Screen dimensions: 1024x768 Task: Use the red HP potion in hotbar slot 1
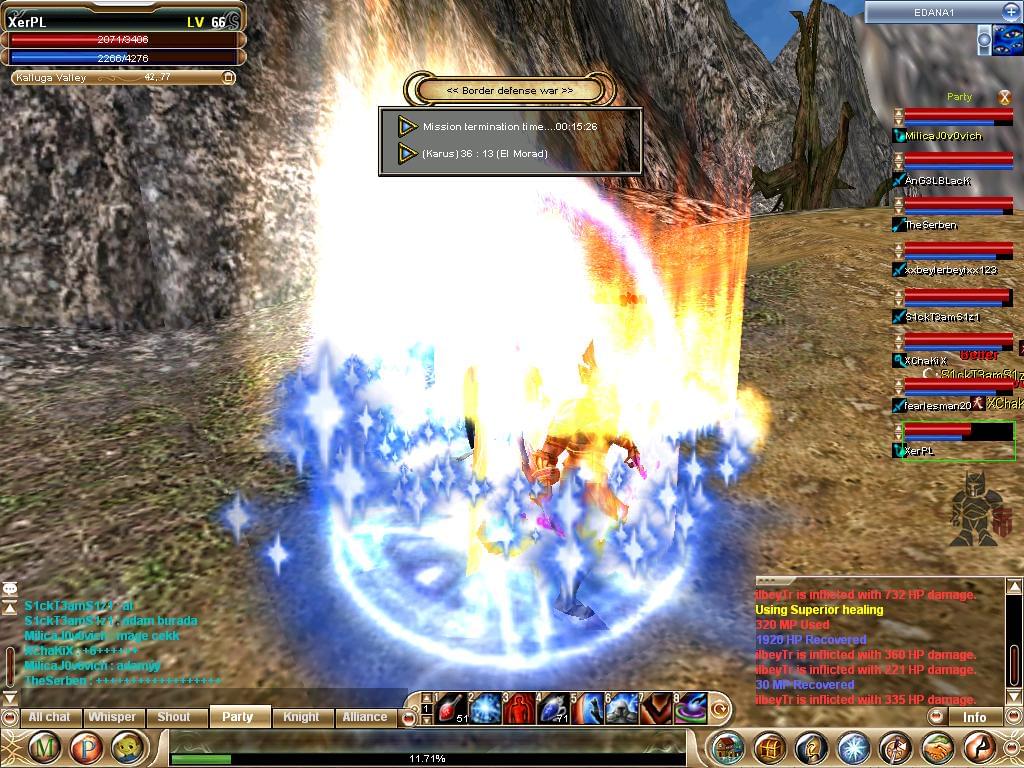(x=452, y=708)
